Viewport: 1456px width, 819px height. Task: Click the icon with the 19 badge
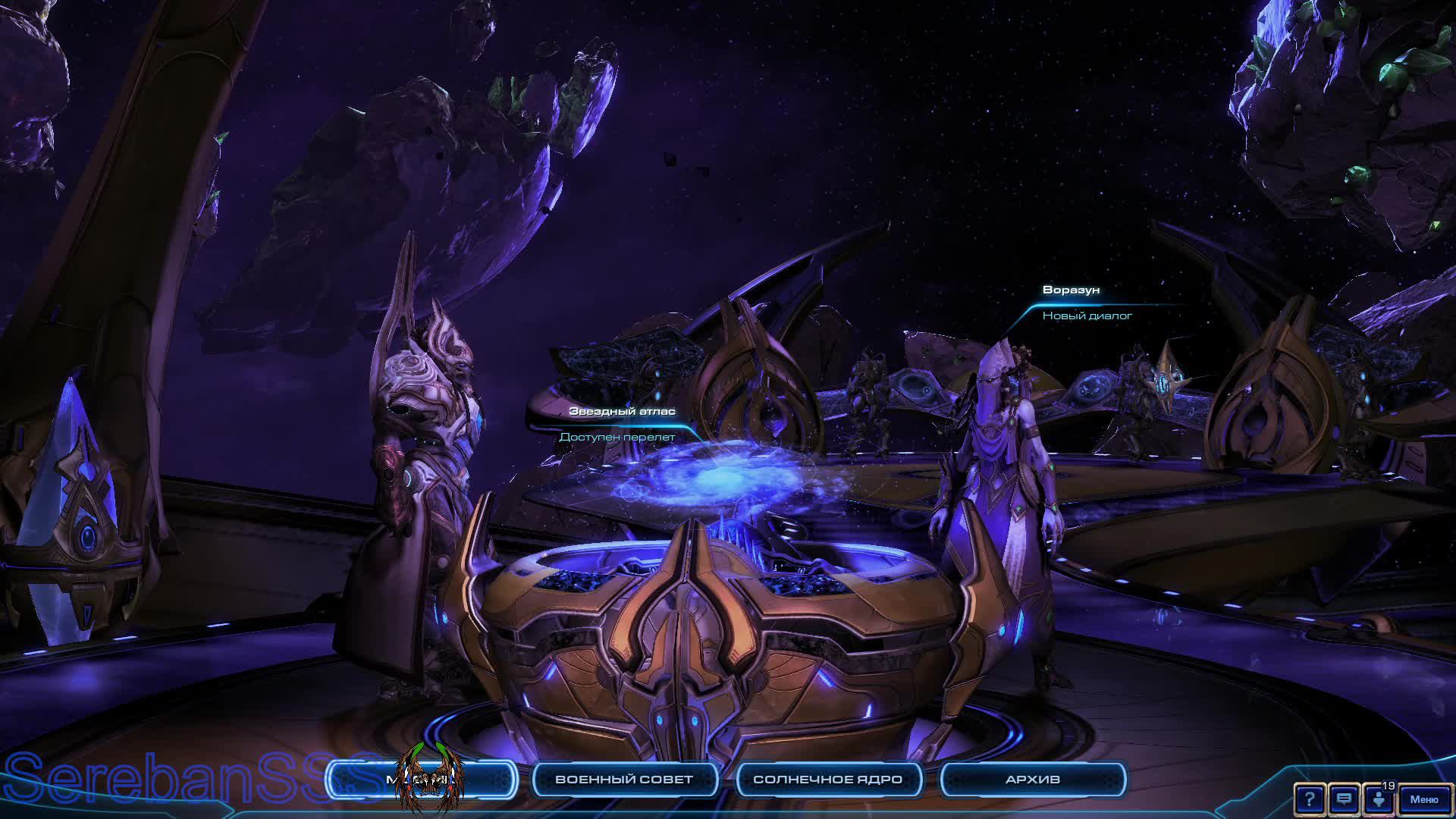tap(1379, 799)
